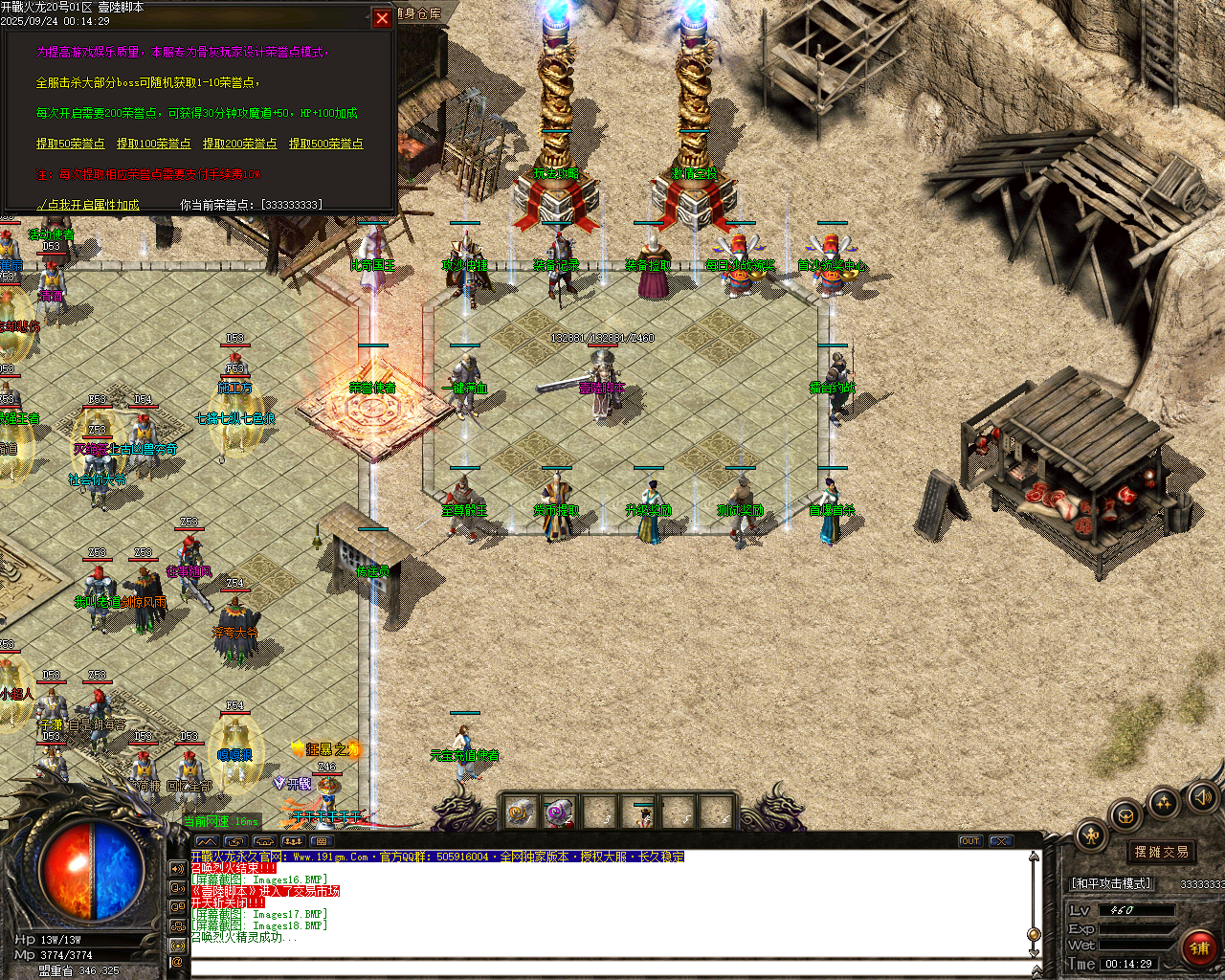This screenshot has height=980, width=1225.
Task: Collapse the chat with the arrow icon above it
Action: (207, 841)
